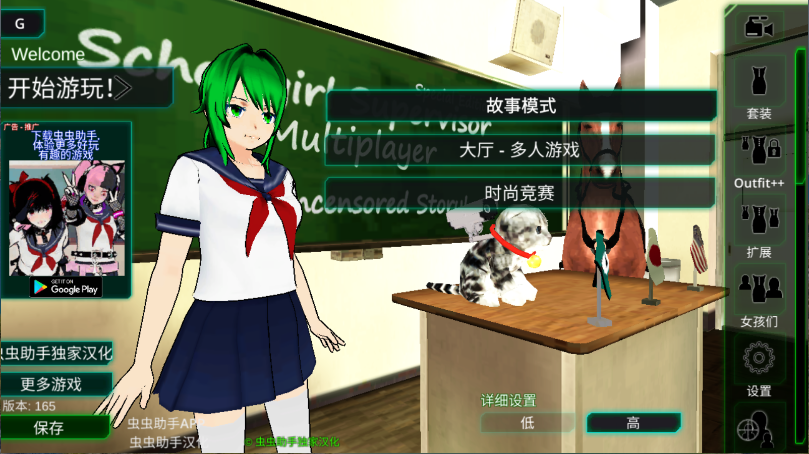Select 故事模式 story mode

520,105
